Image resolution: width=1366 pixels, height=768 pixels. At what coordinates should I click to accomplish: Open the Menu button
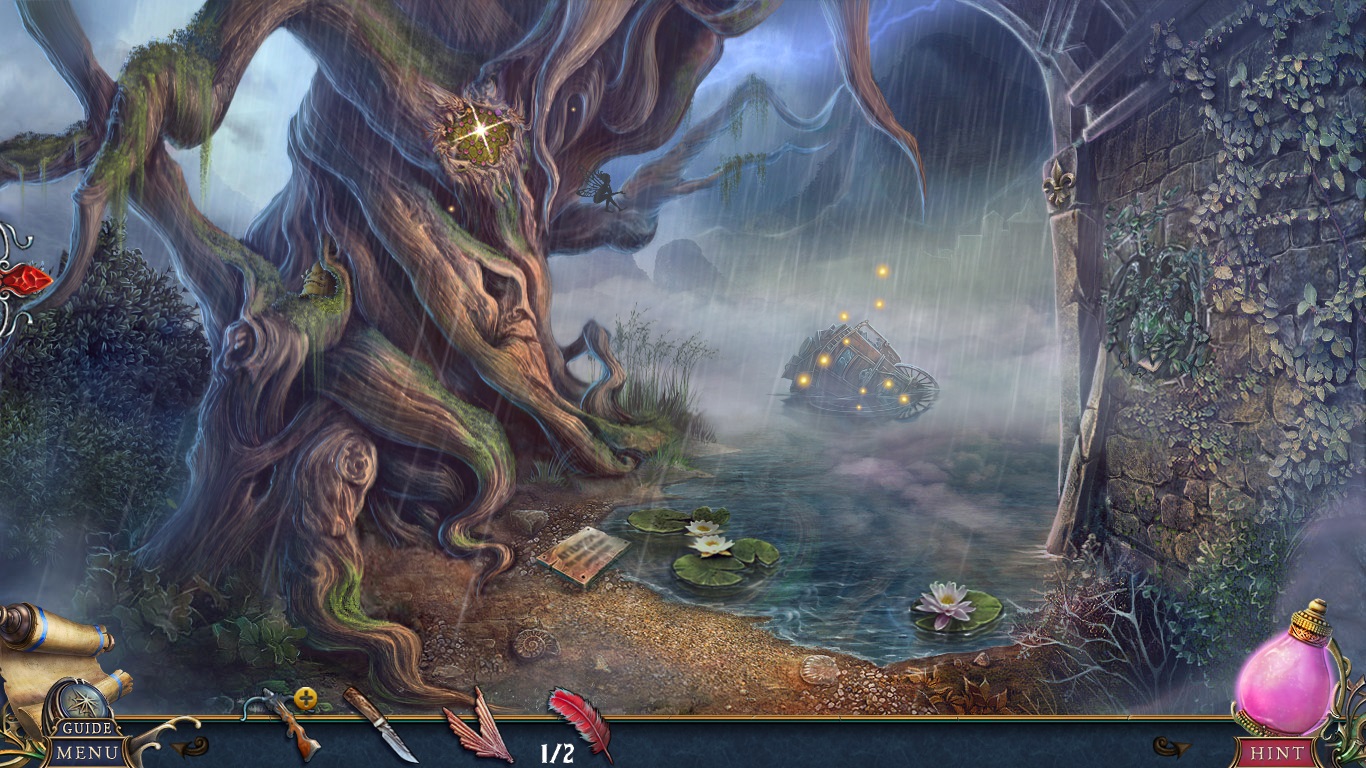pos(87,752)
